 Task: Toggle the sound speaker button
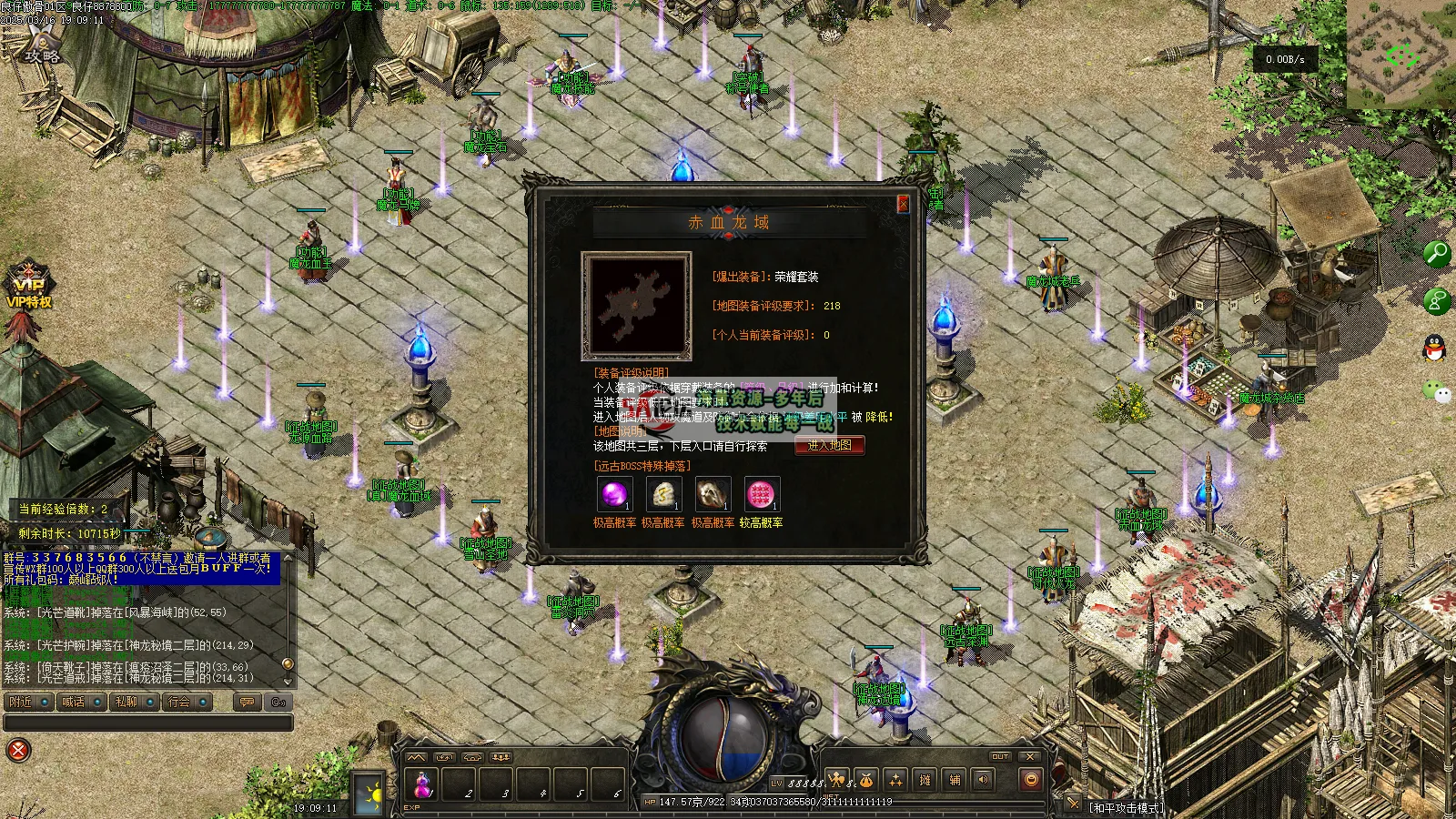coord(983,780)
